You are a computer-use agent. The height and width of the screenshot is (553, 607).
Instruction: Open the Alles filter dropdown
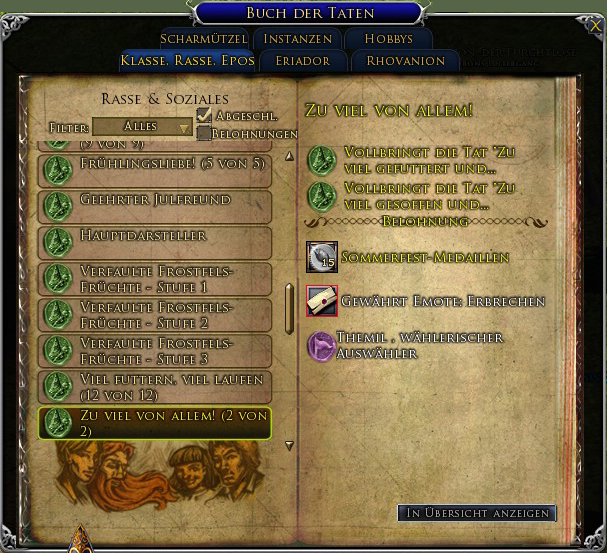[142, 127]
